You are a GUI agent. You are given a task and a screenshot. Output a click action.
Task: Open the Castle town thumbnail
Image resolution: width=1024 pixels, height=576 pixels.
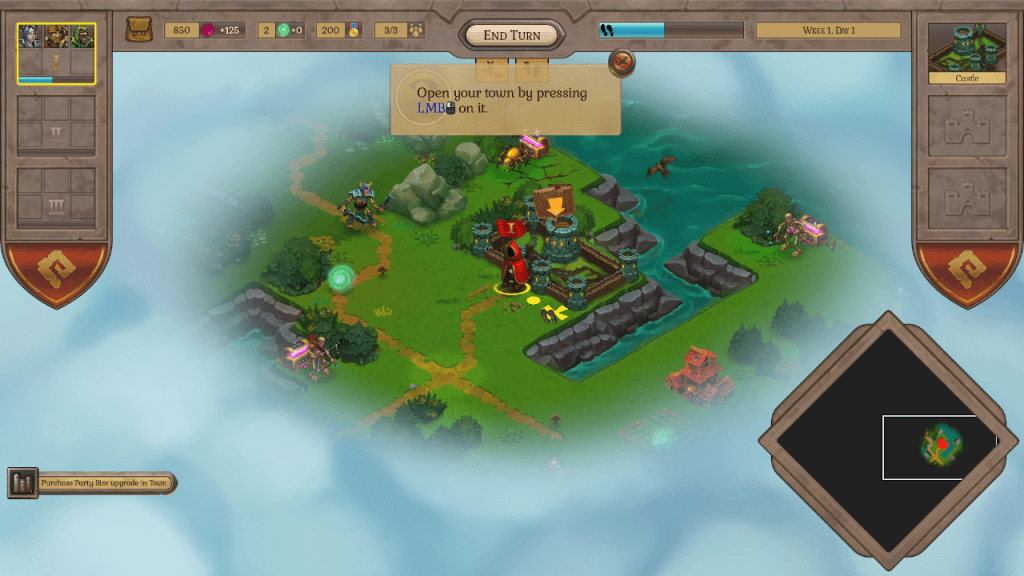pos(966,52)
